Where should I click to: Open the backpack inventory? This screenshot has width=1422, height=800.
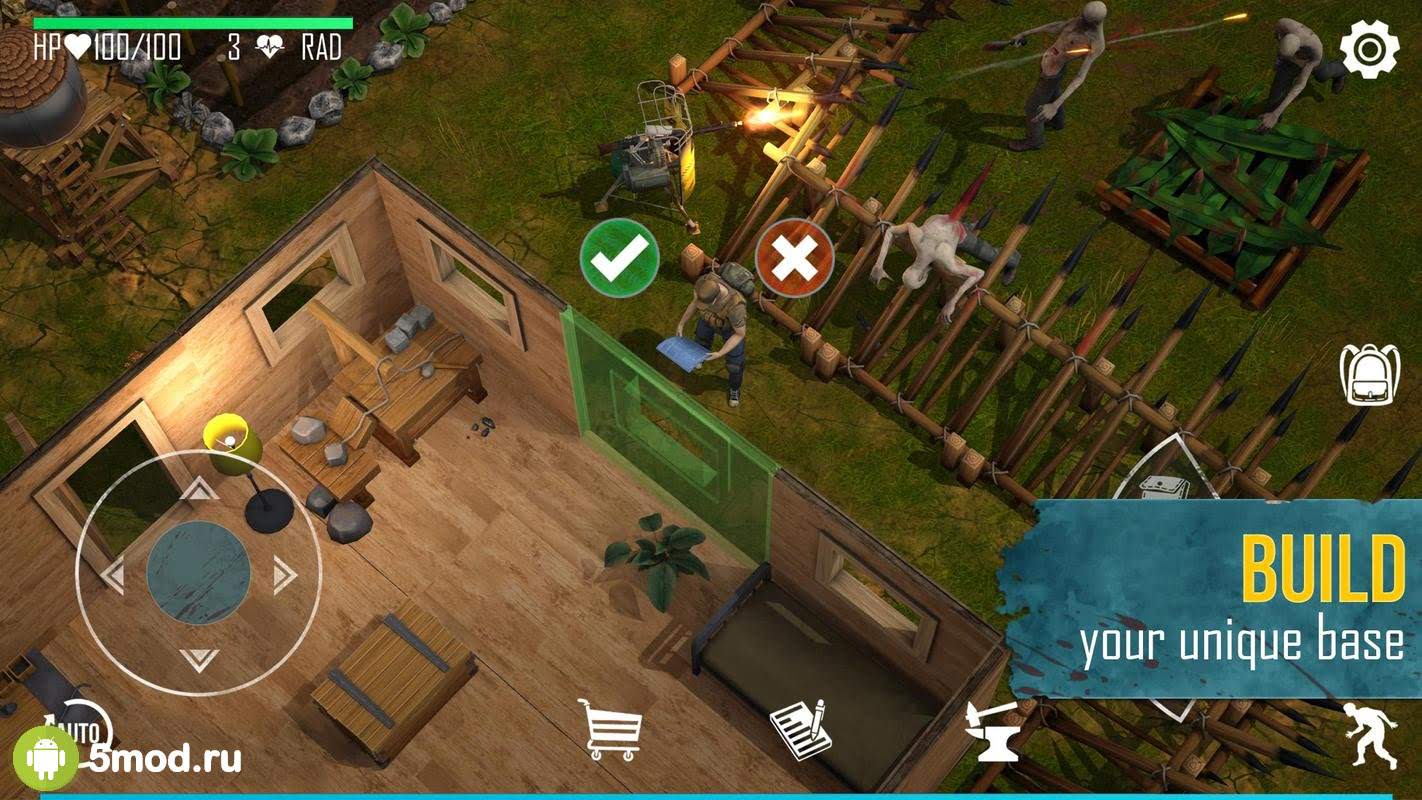tap(1369, 375)
